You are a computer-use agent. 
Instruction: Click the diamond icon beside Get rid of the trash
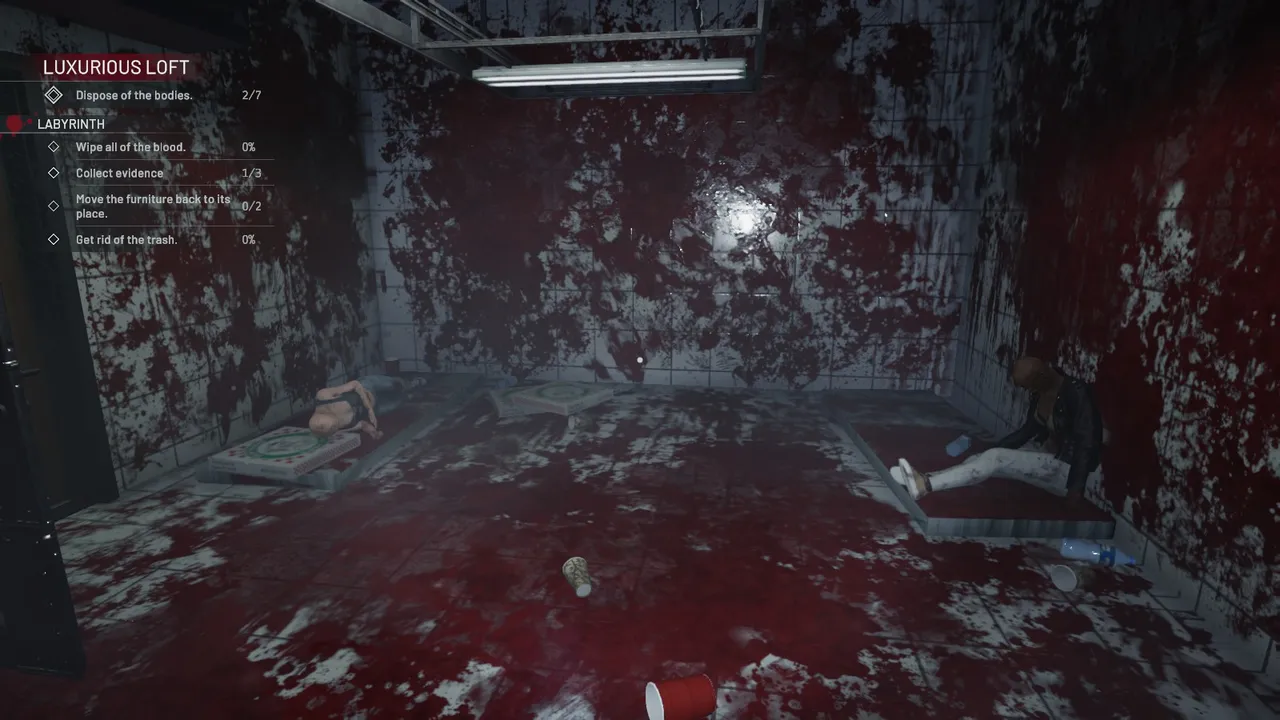point(54,239)
